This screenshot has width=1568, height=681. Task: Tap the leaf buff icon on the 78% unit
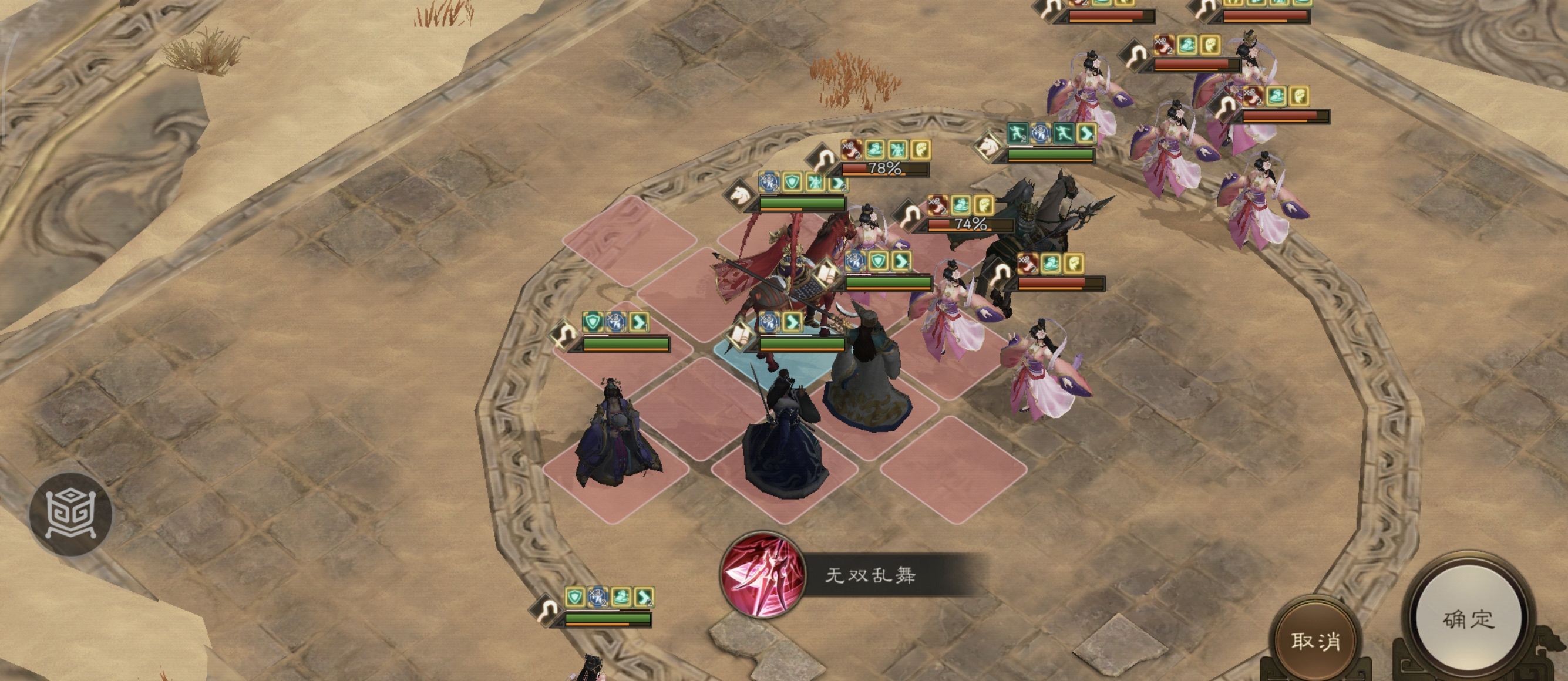[x=921, y=150]
